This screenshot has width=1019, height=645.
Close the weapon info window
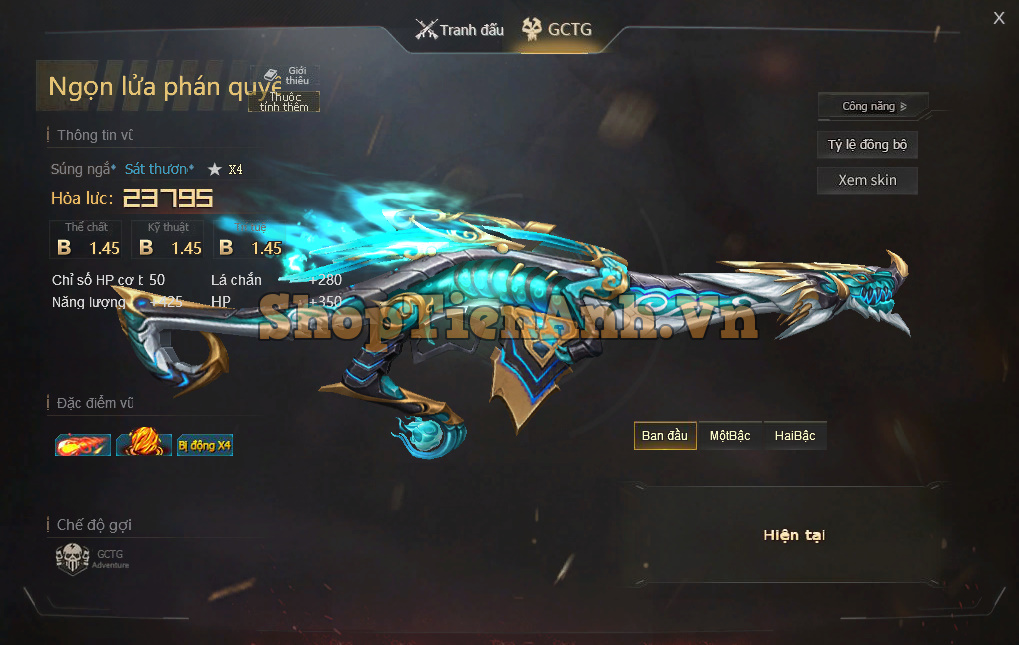tap(998, 18)
